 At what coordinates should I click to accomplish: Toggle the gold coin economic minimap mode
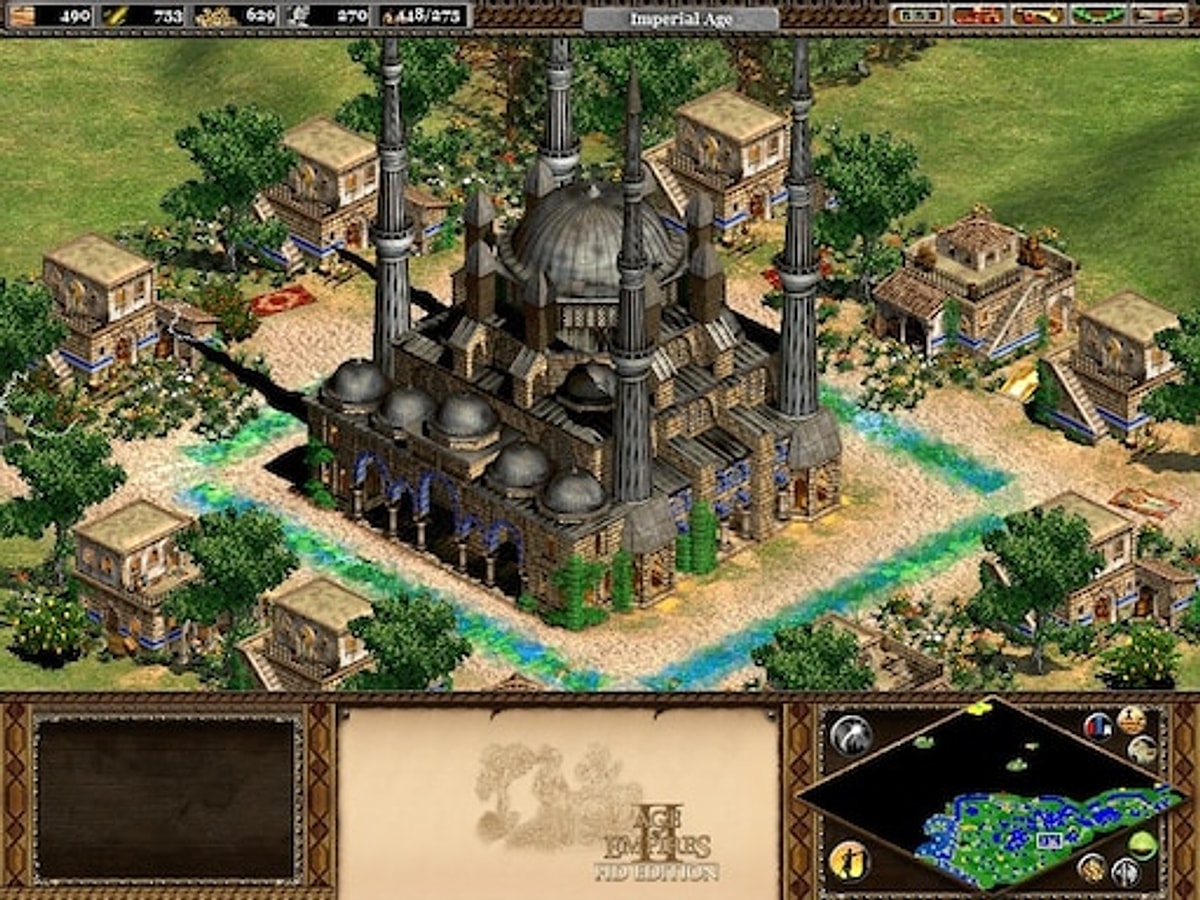click(x=1091, y=866)
